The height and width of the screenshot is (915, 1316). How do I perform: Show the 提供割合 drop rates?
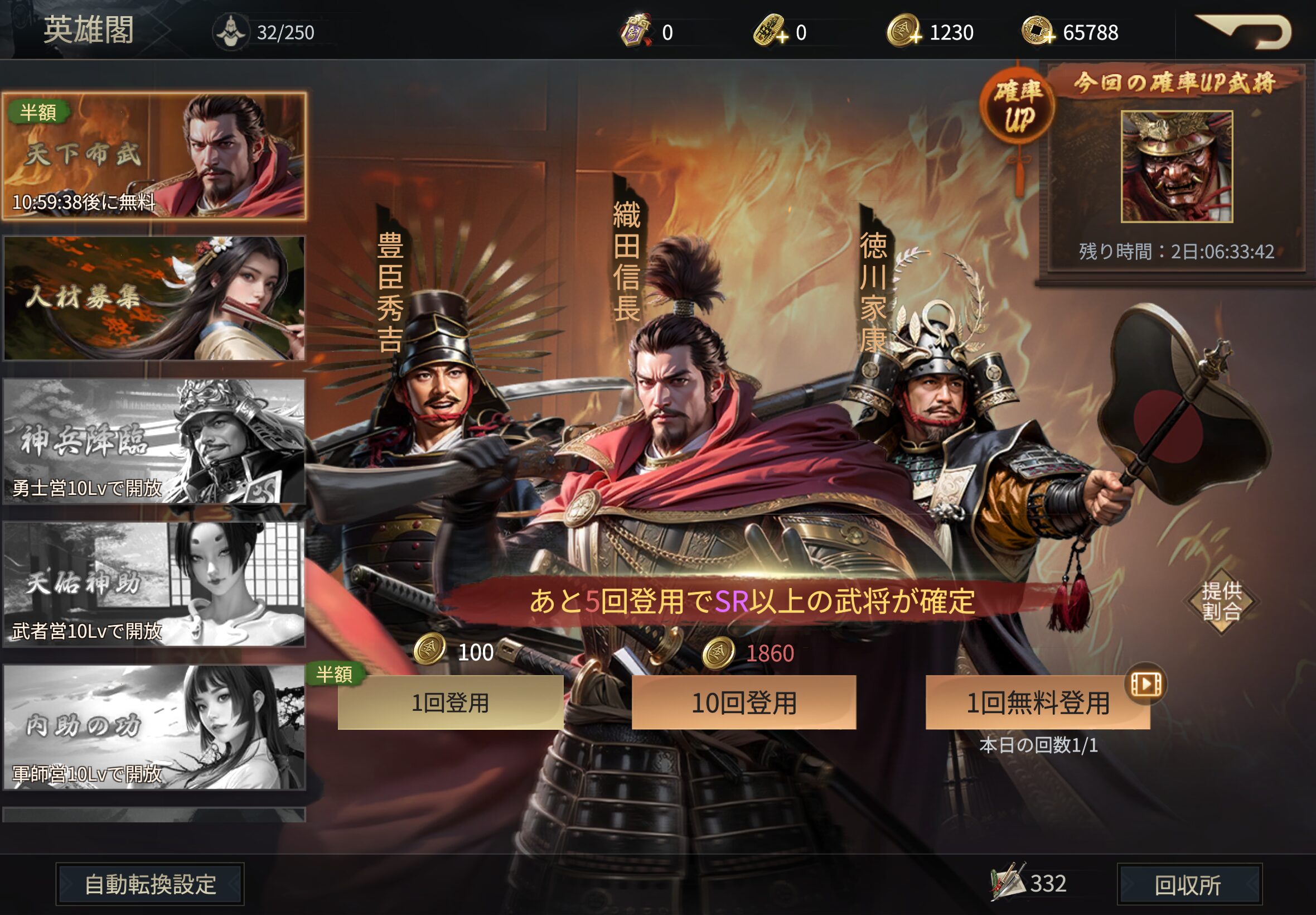tap(1221, 601)
